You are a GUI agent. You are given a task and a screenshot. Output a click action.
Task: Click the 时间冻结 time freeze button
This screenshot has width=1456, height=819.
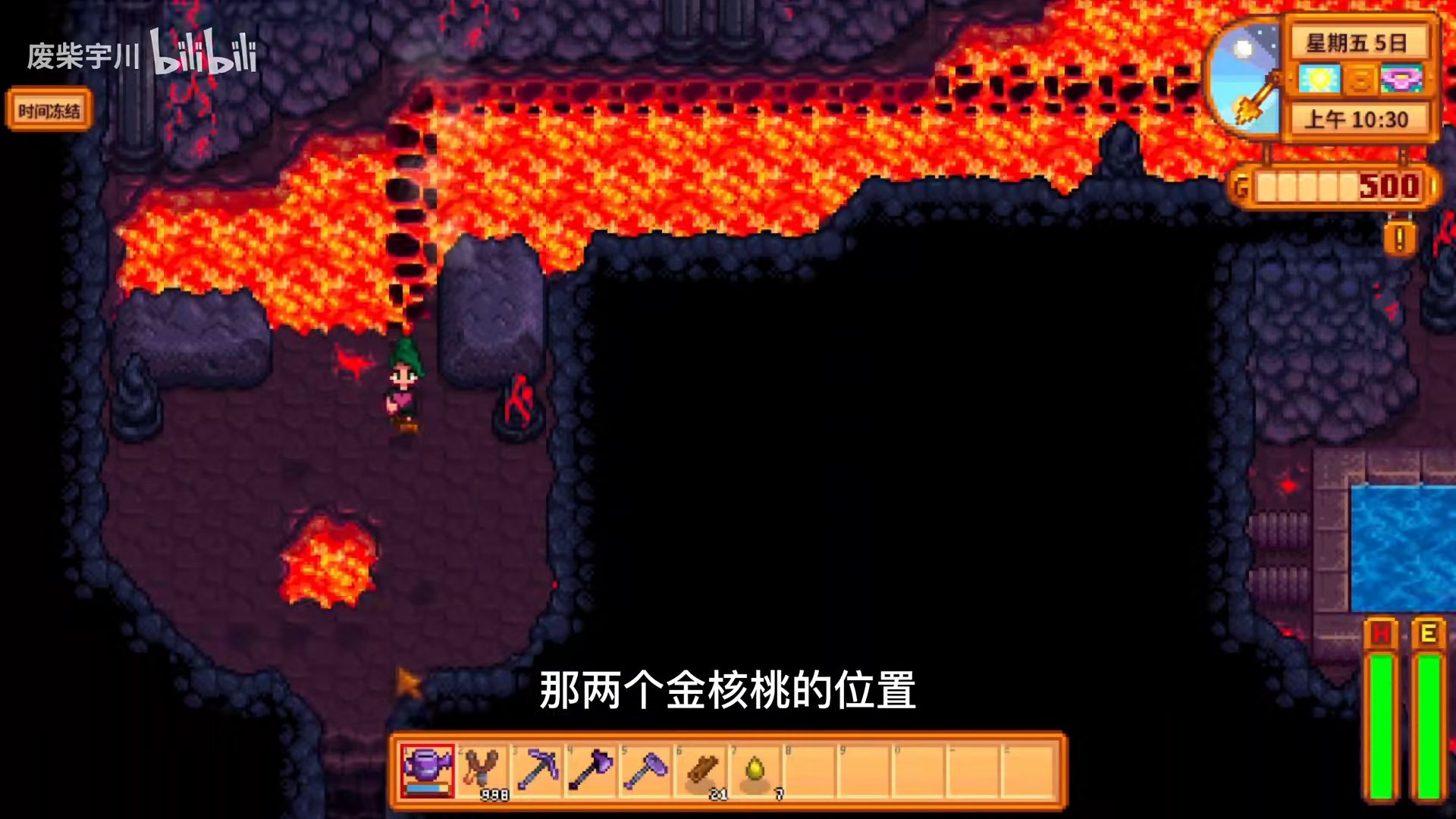coord(49,111)
